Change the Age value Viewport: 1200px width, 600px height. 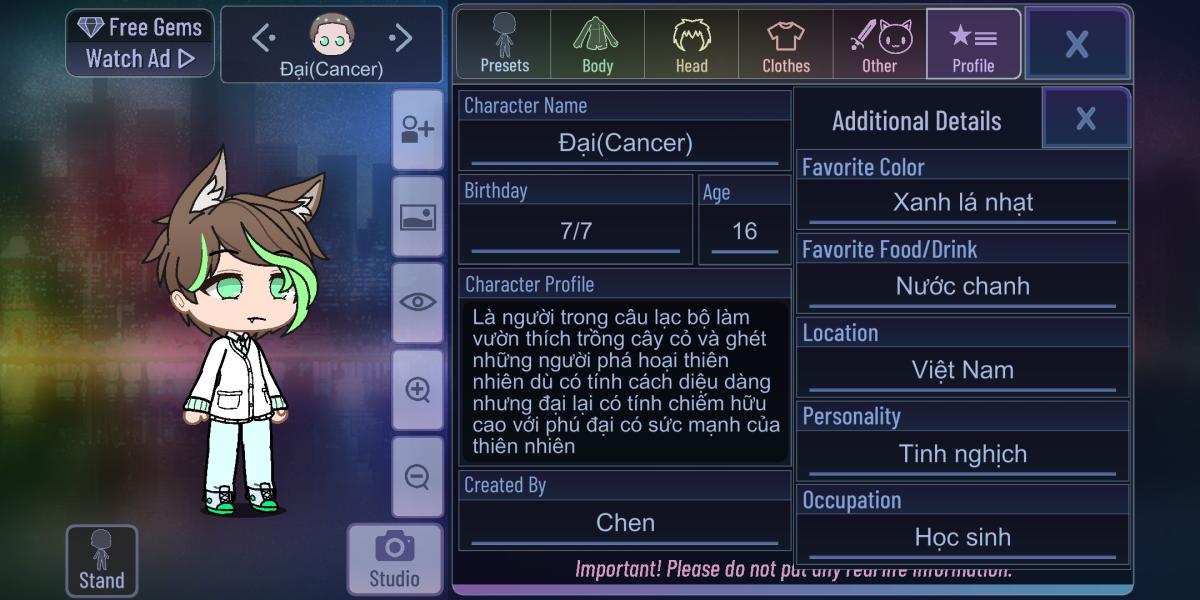(x=744, y=232)
